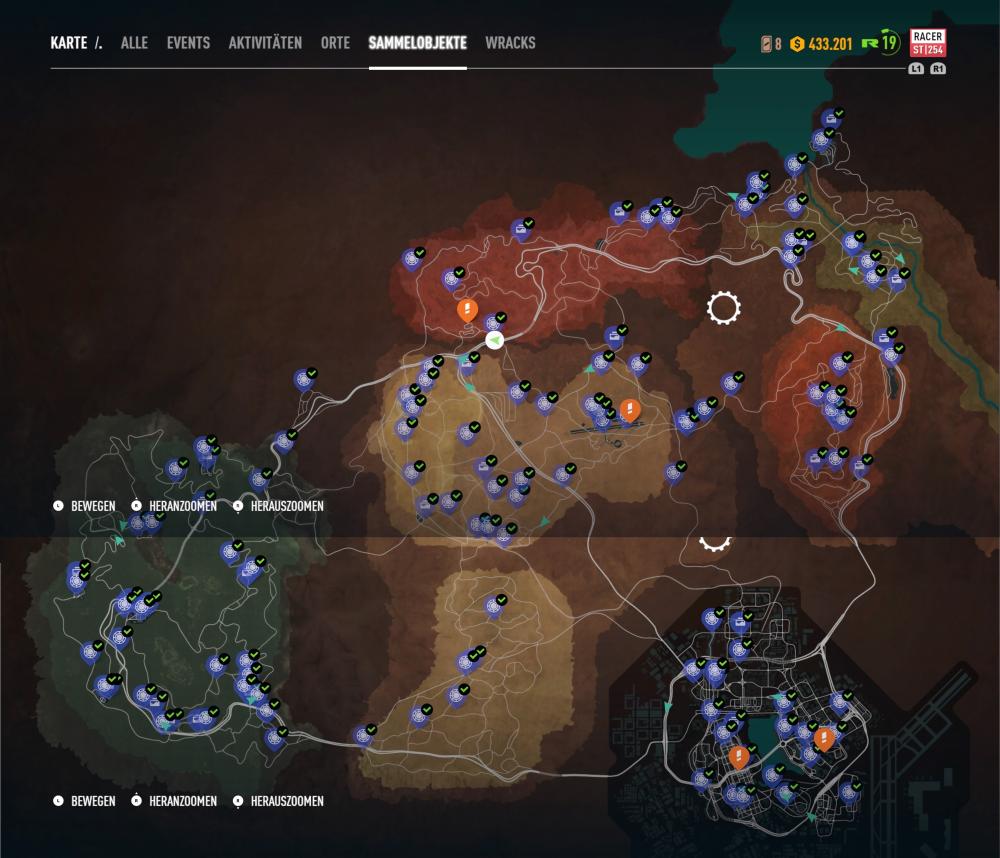
Task: Open the EVENTS tab
Action: tap(188, 43)
